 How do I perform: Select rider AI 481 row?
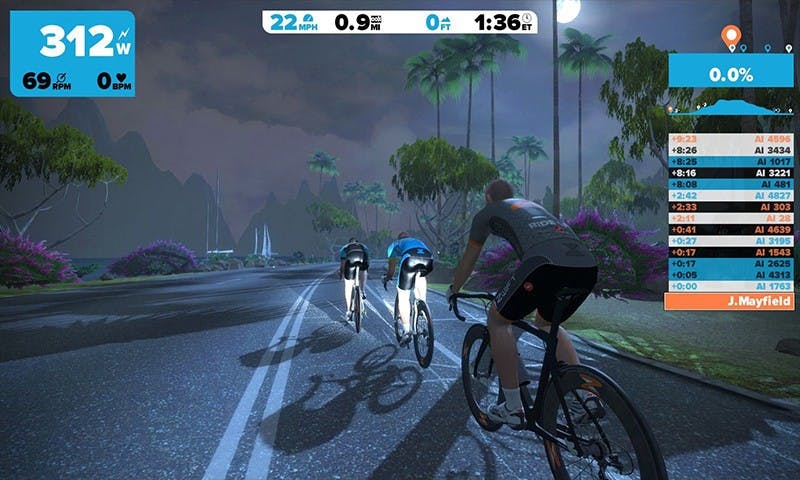click(x=730, y=184)
